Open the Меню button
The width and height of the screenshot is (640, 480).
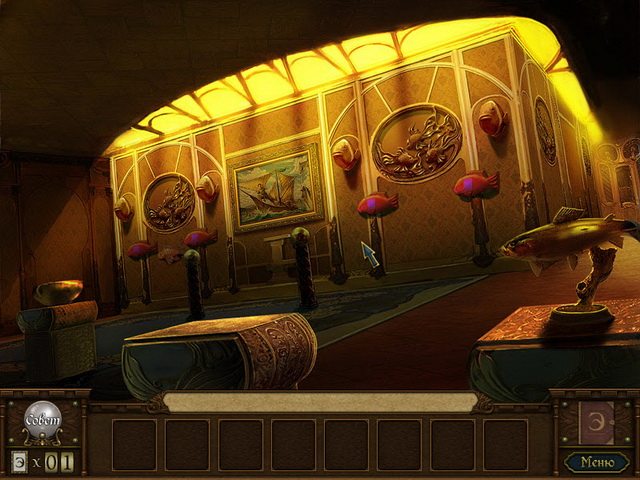(x=596, y=461)
